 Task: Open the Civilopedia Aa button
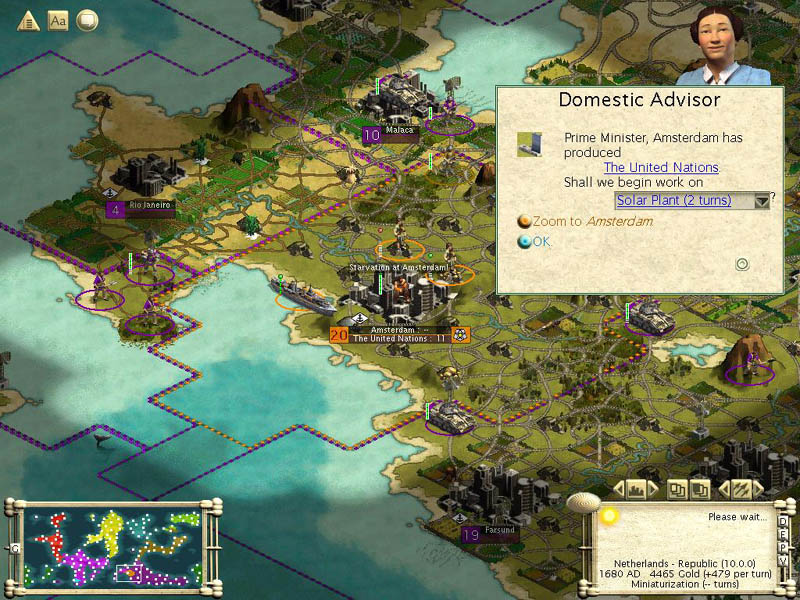(x=58, y=21)
